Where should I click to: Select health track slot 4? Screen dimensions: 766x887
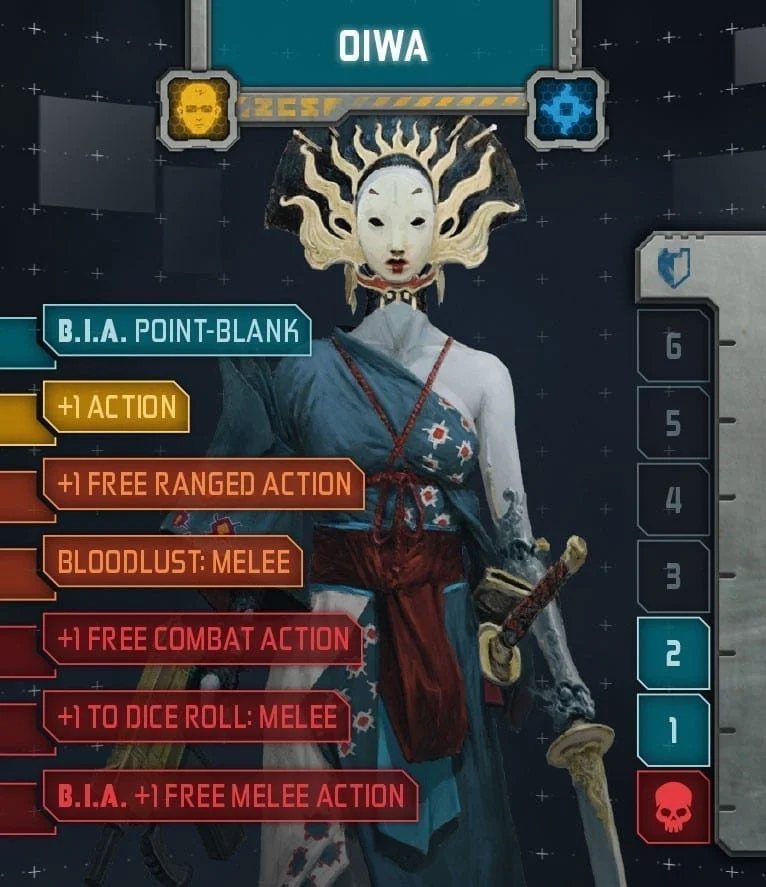click(673, 499)
